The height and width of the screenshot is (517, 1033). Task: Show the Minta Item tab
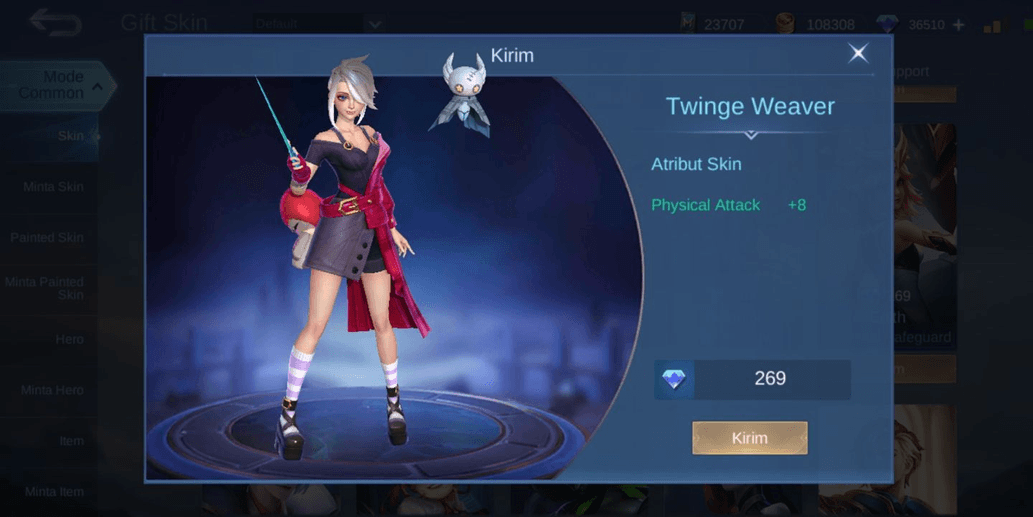click(54, 491)
